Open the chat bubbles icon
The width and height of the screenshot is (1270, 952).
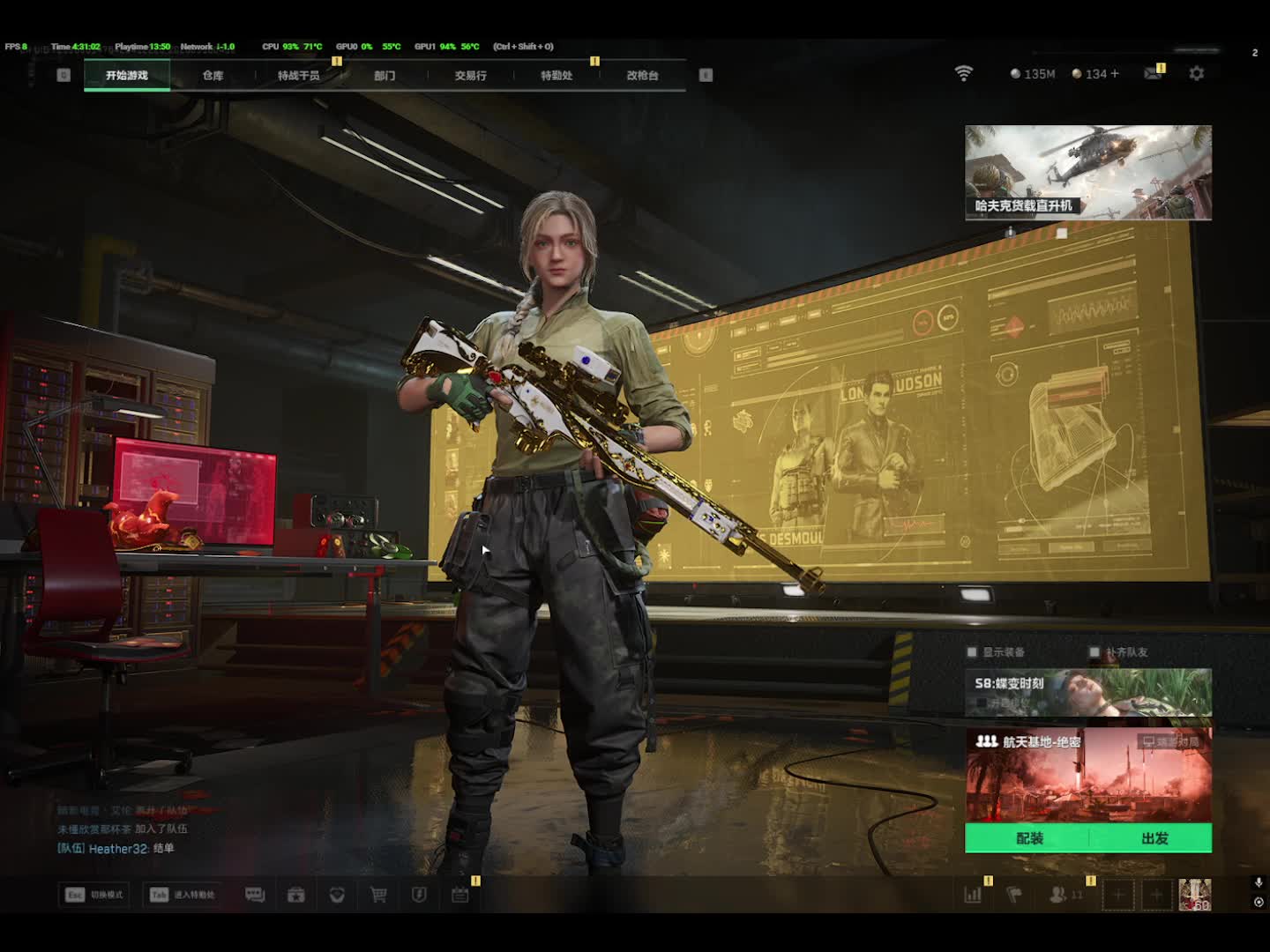(x=255, y=895)
